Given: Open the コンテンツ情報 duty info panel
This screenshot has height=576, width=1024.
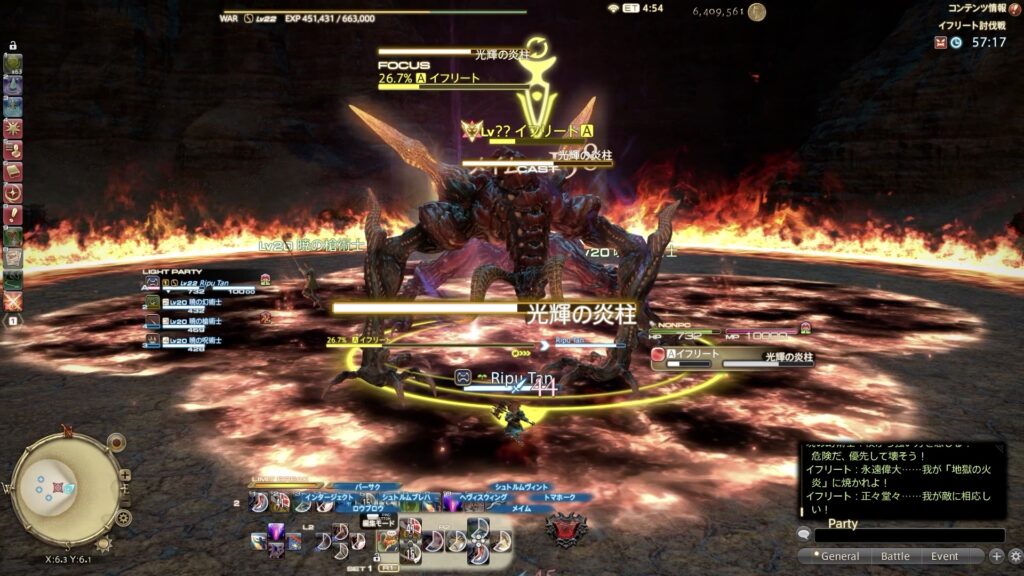Looking at the screenshot, I should [976, 8].
